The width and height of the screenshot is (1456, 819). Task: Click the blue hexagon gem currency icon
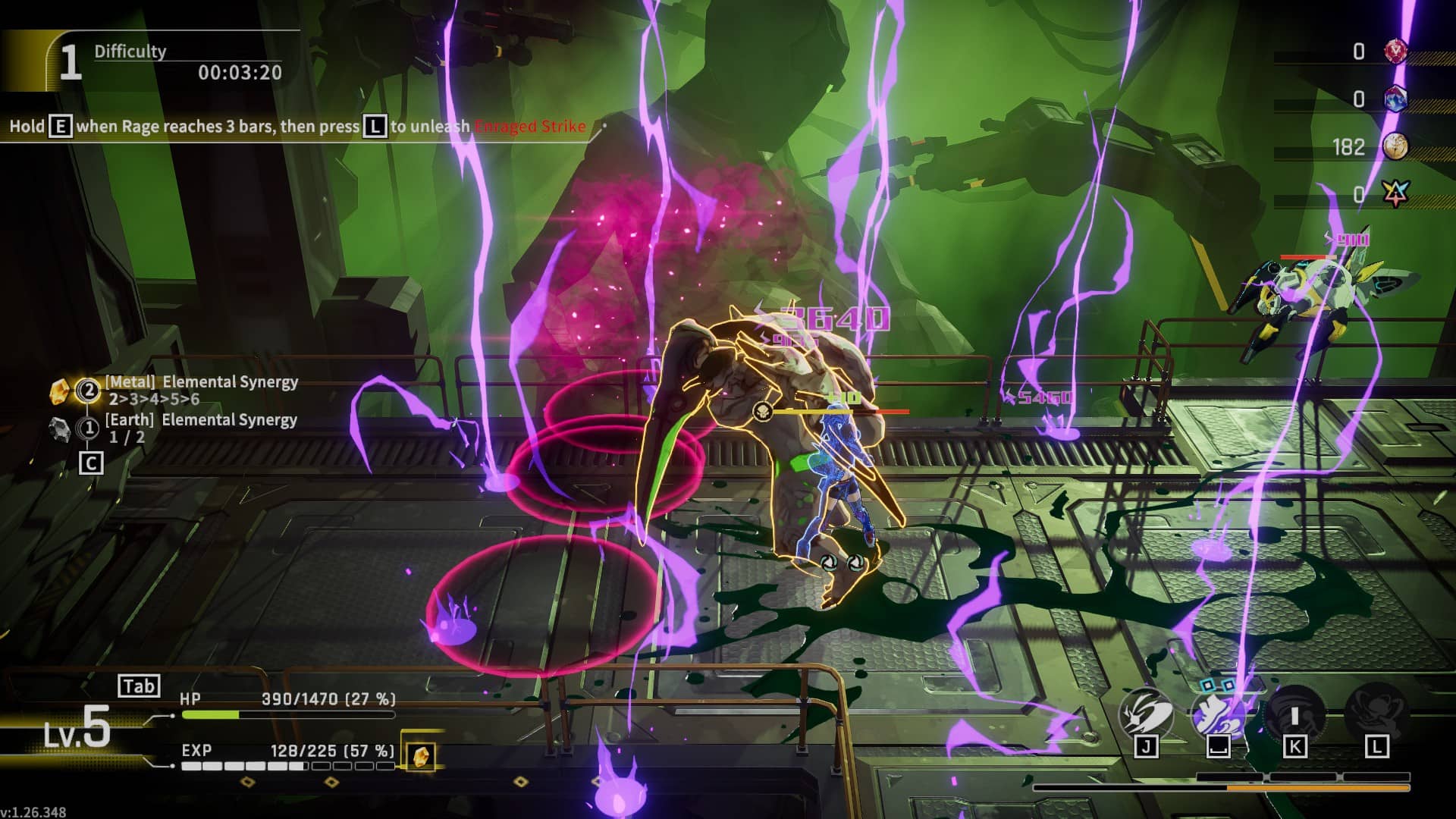pyautogui.click(x=1395, y=99)
